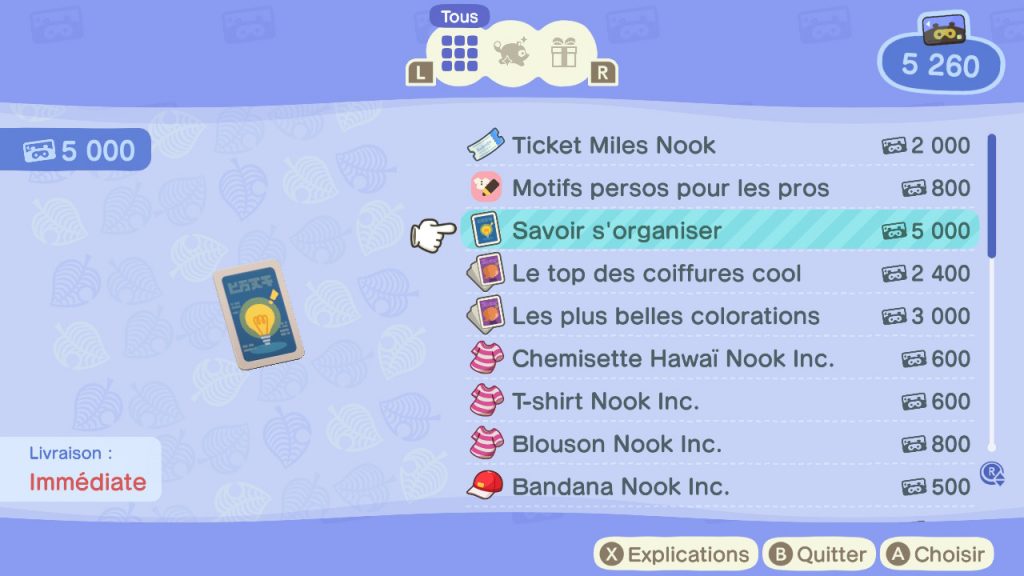Viewport: 1024px width, 576px height.
Task: Open the gift box category tab
Action: pyautogui.click(x=564, y=51)
